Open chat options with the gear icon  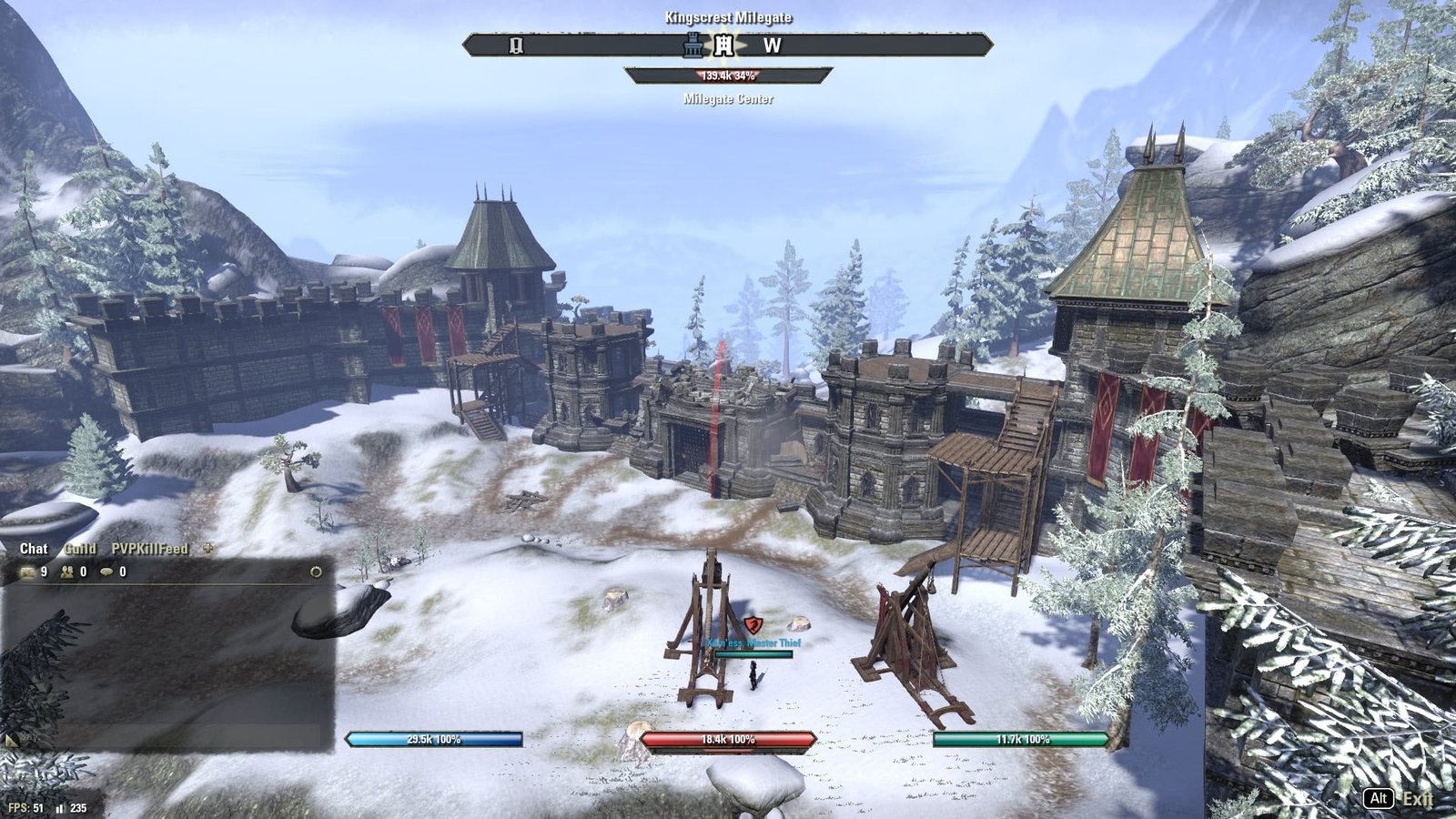[316, 572]
